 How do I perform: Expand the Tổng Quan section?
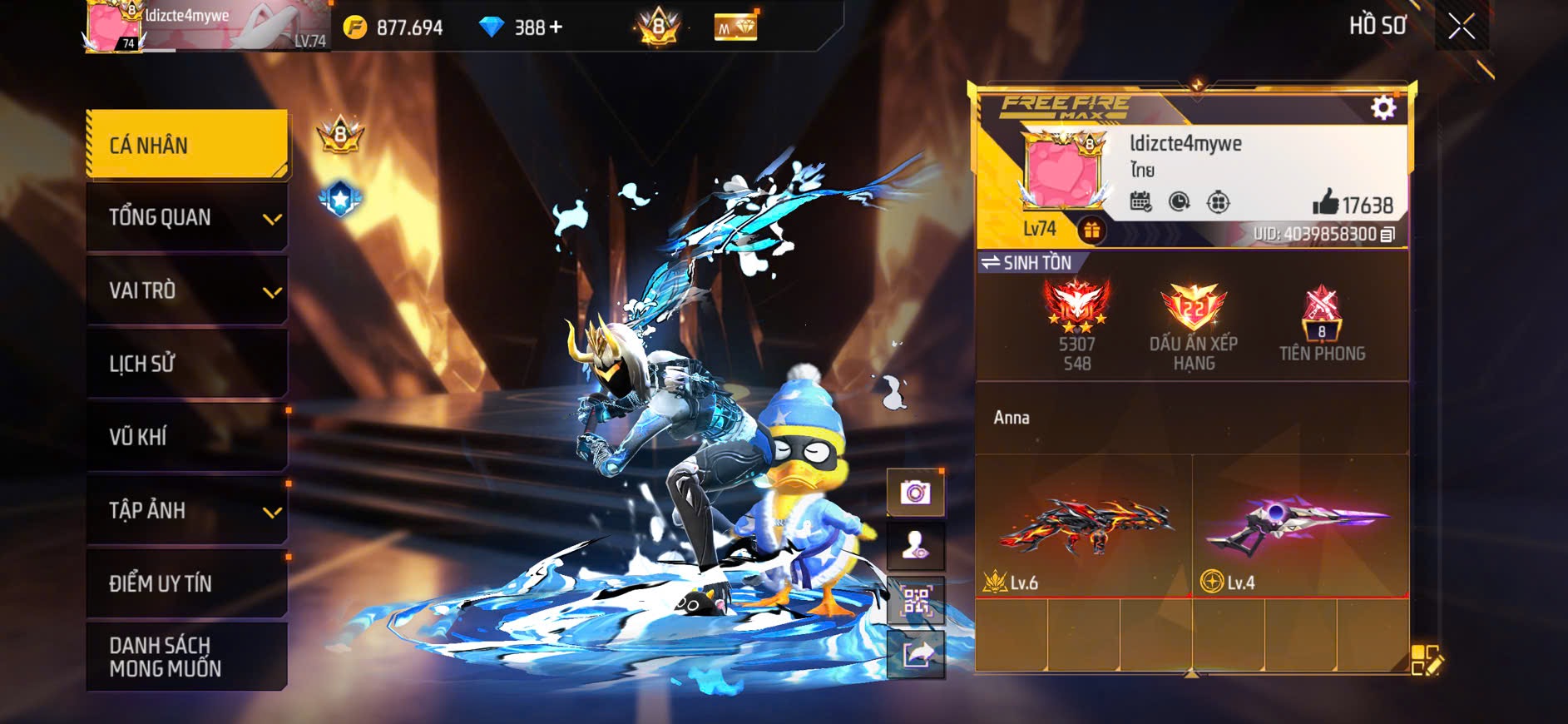[272, 219]
